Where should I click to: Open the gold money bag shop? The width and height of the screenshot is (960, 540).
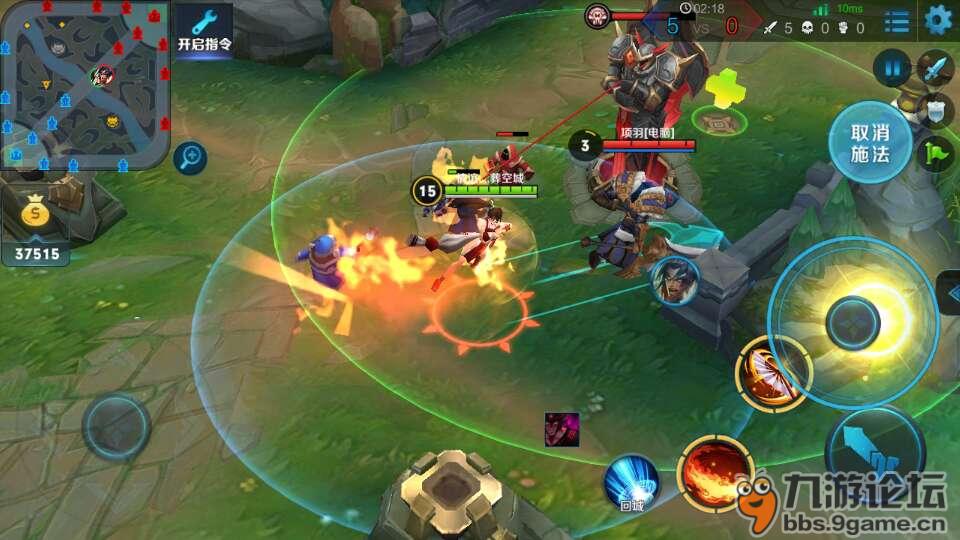[x=36, y=215]
